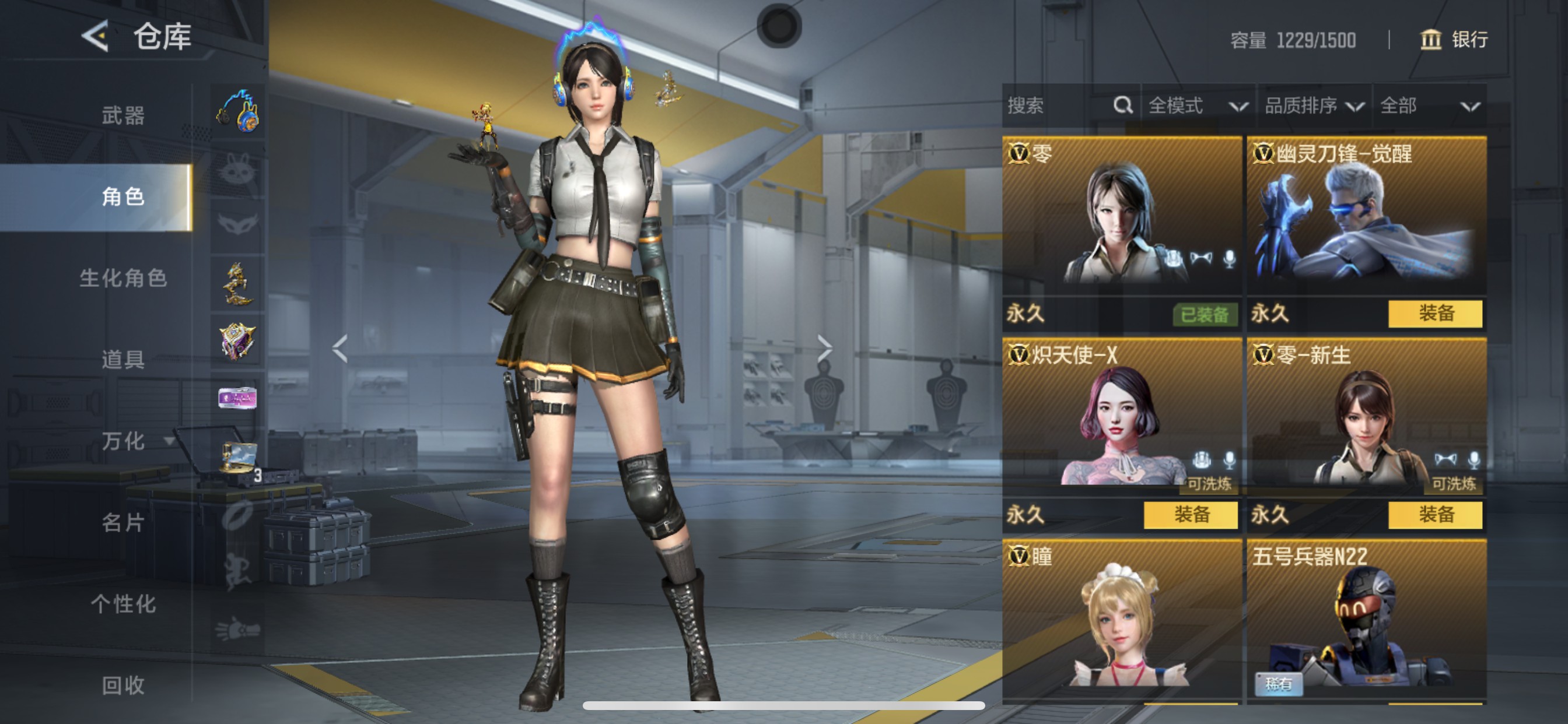
Task: Show the 名片 section
Action: [123, 522]
